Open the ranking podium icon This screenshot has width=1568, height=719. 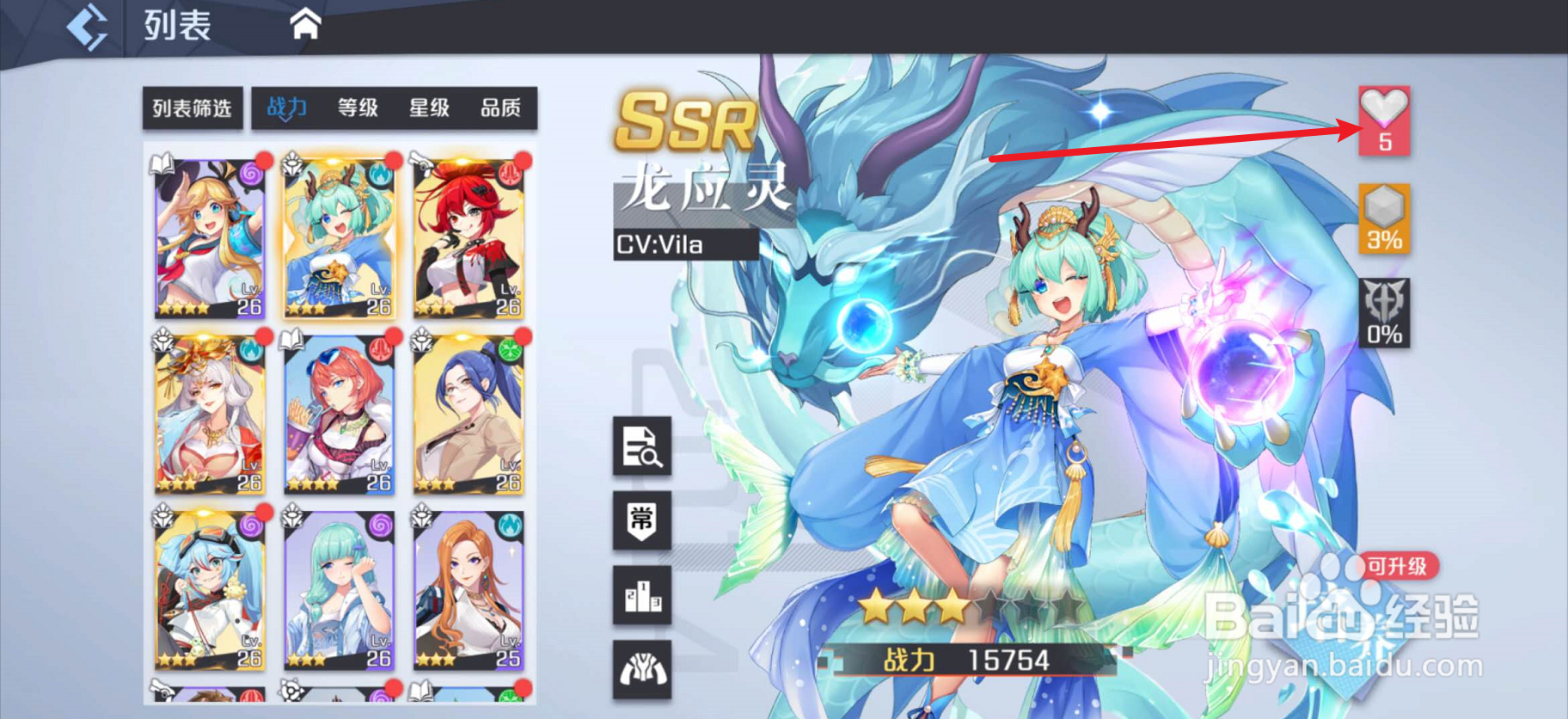pyautogui.click(x=640, y=595)
